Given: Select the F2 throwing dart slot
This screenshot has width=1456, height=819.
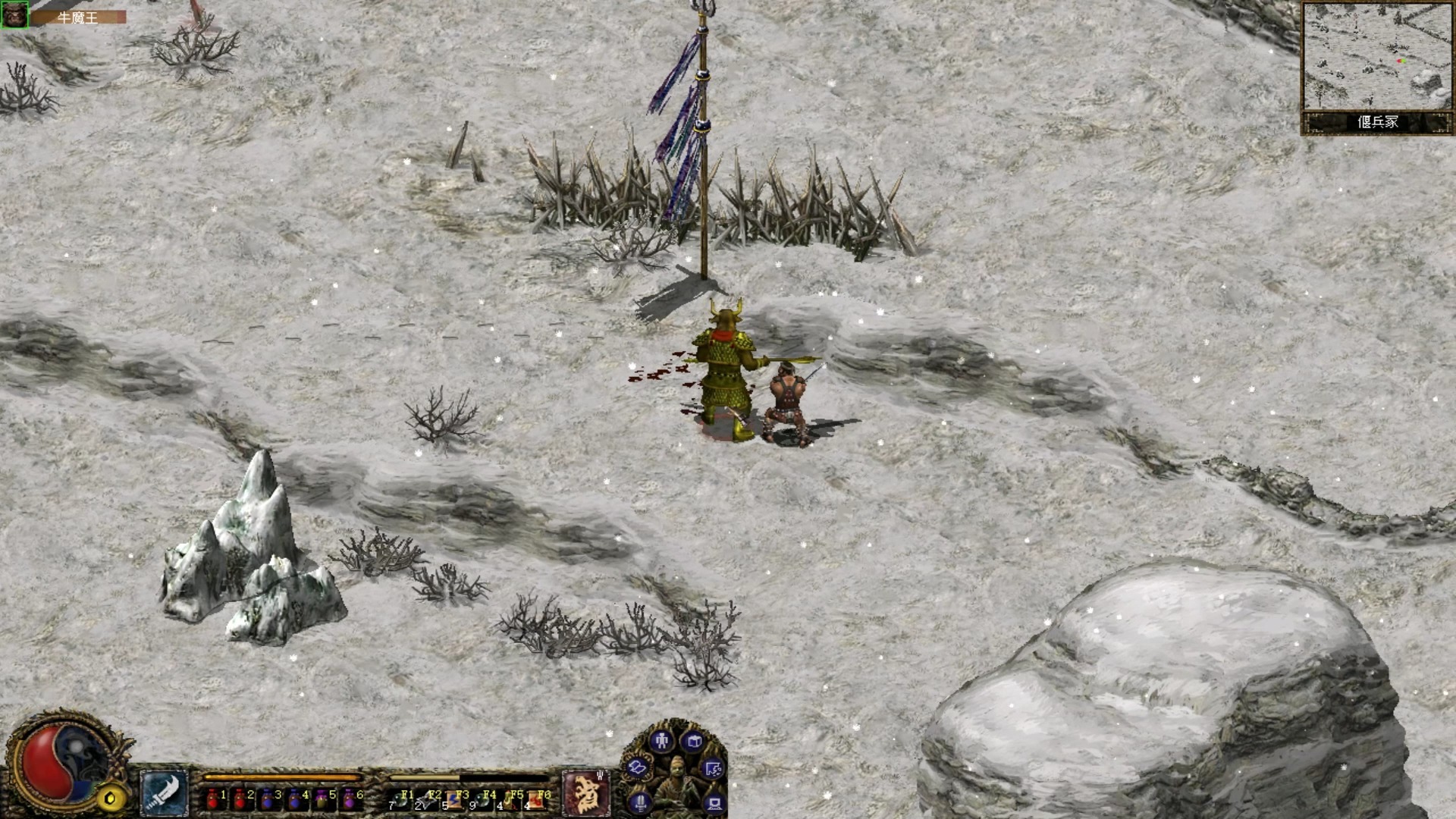Looking at the screenshot, I should tap(429, 799).
